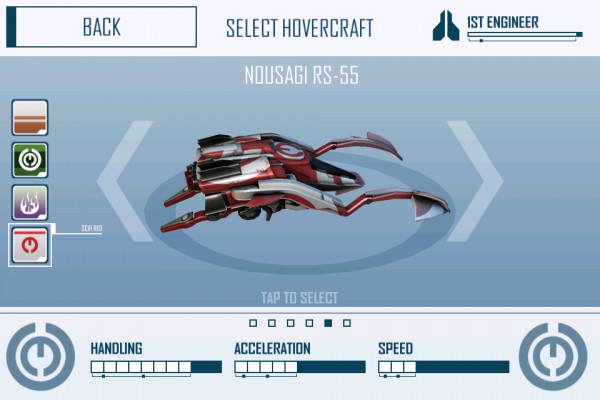Choose the purple flame livery swatch
This screenshot has width=600, height=400.
30,202
